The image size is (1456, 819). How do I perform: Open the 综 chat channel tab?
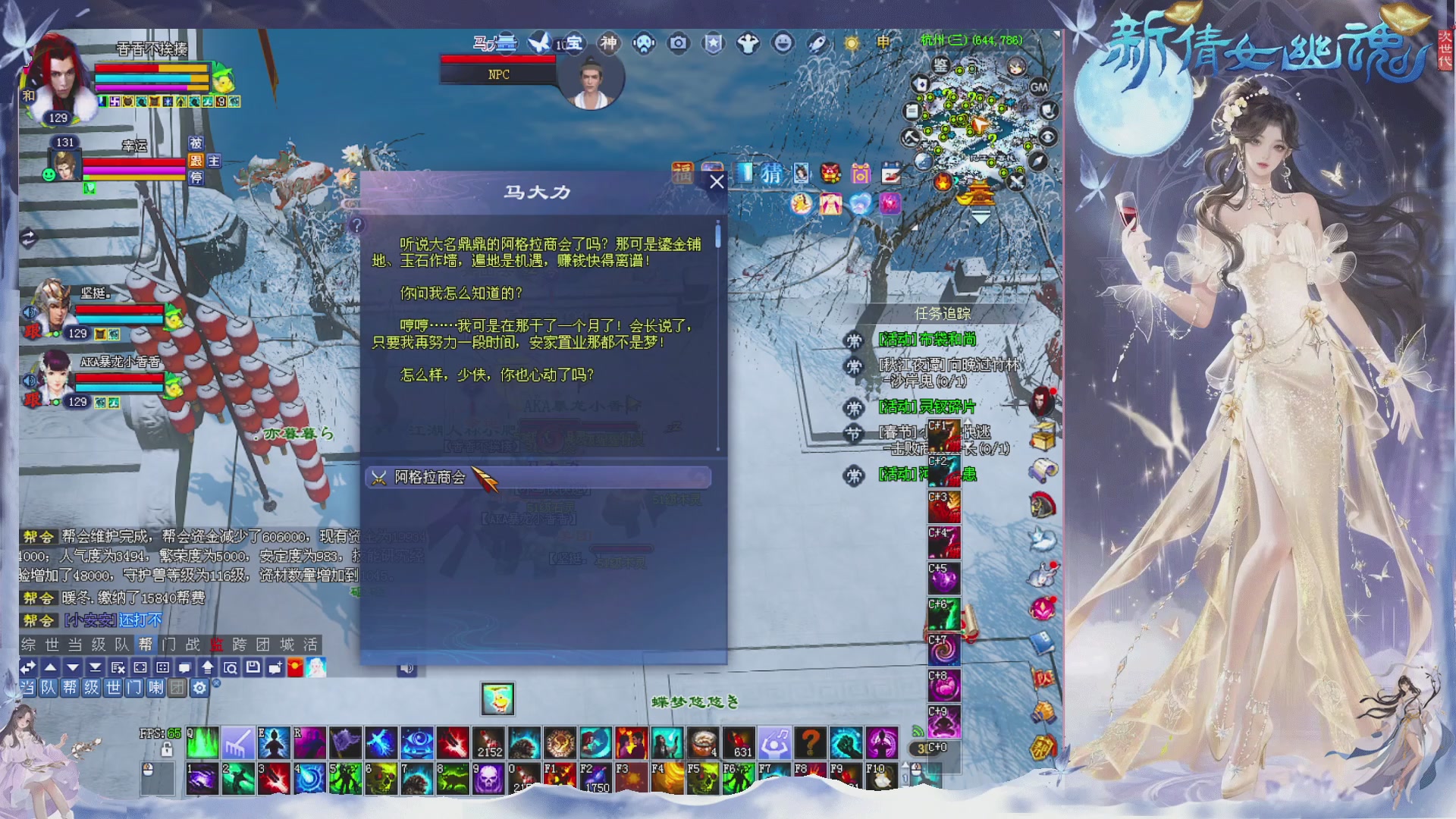coord(29,645)
